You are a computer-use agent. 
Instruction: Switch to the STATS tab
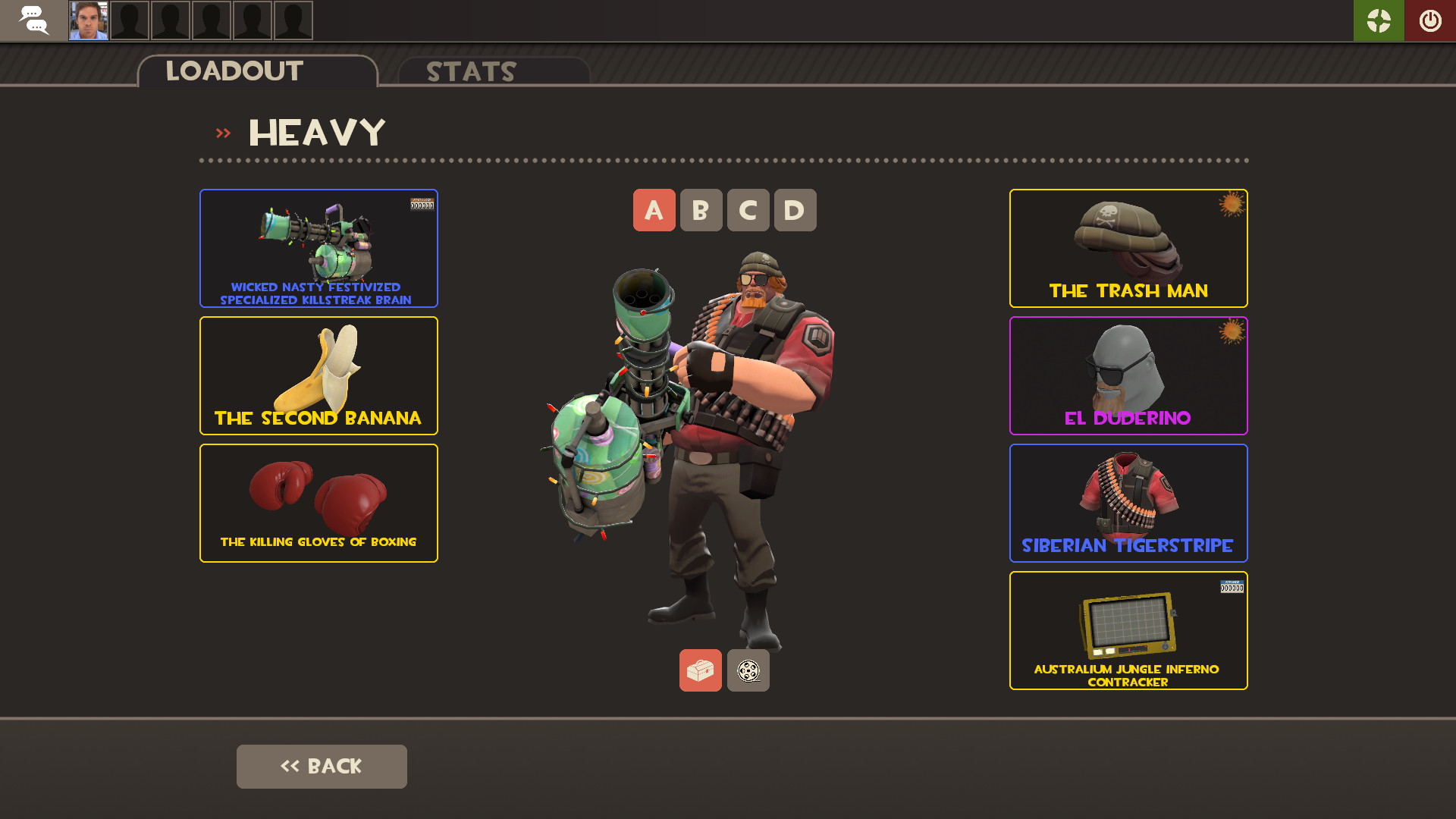(x=470, y=71)
